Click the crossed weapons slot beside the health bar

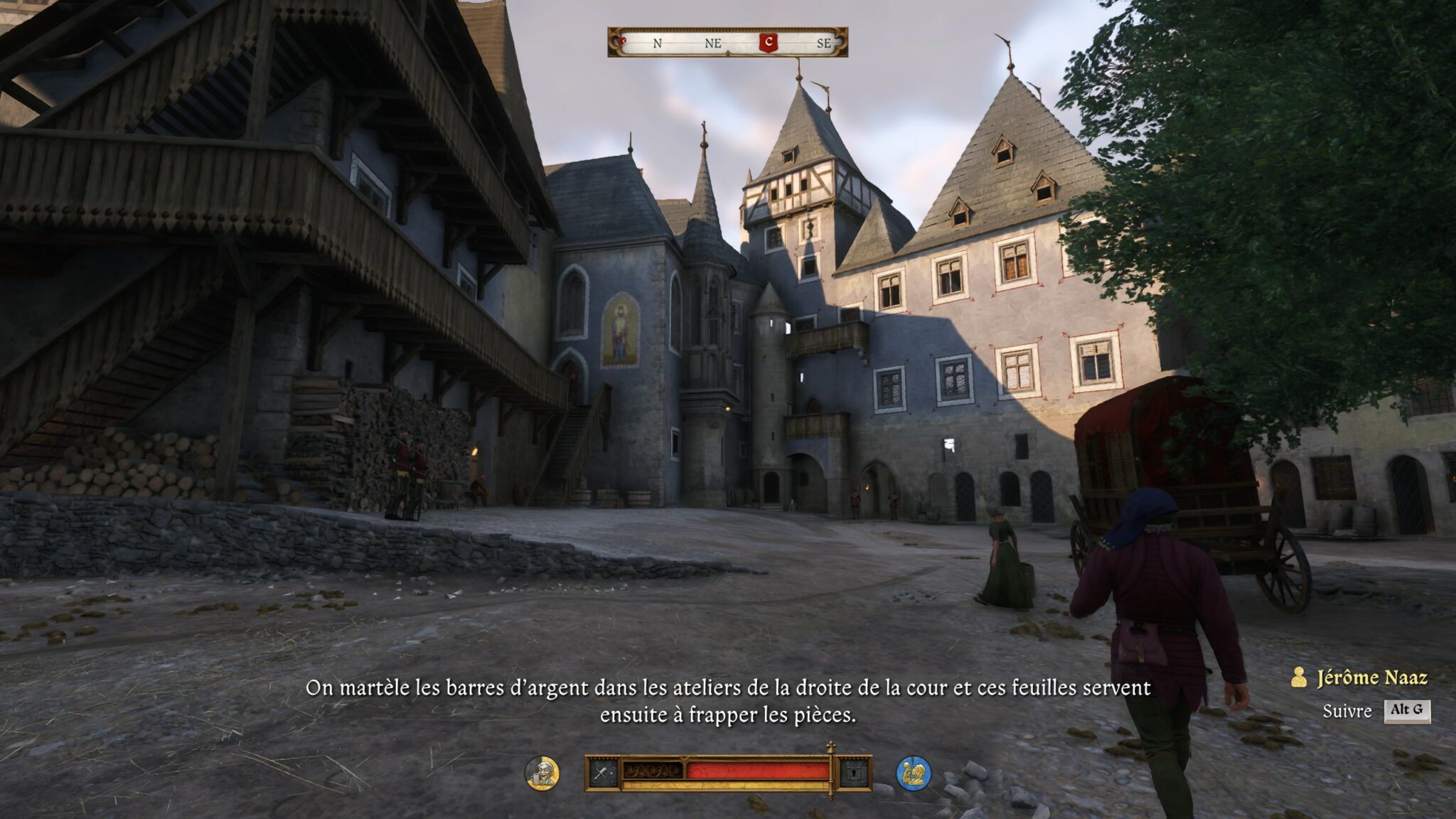click(603, 773)
